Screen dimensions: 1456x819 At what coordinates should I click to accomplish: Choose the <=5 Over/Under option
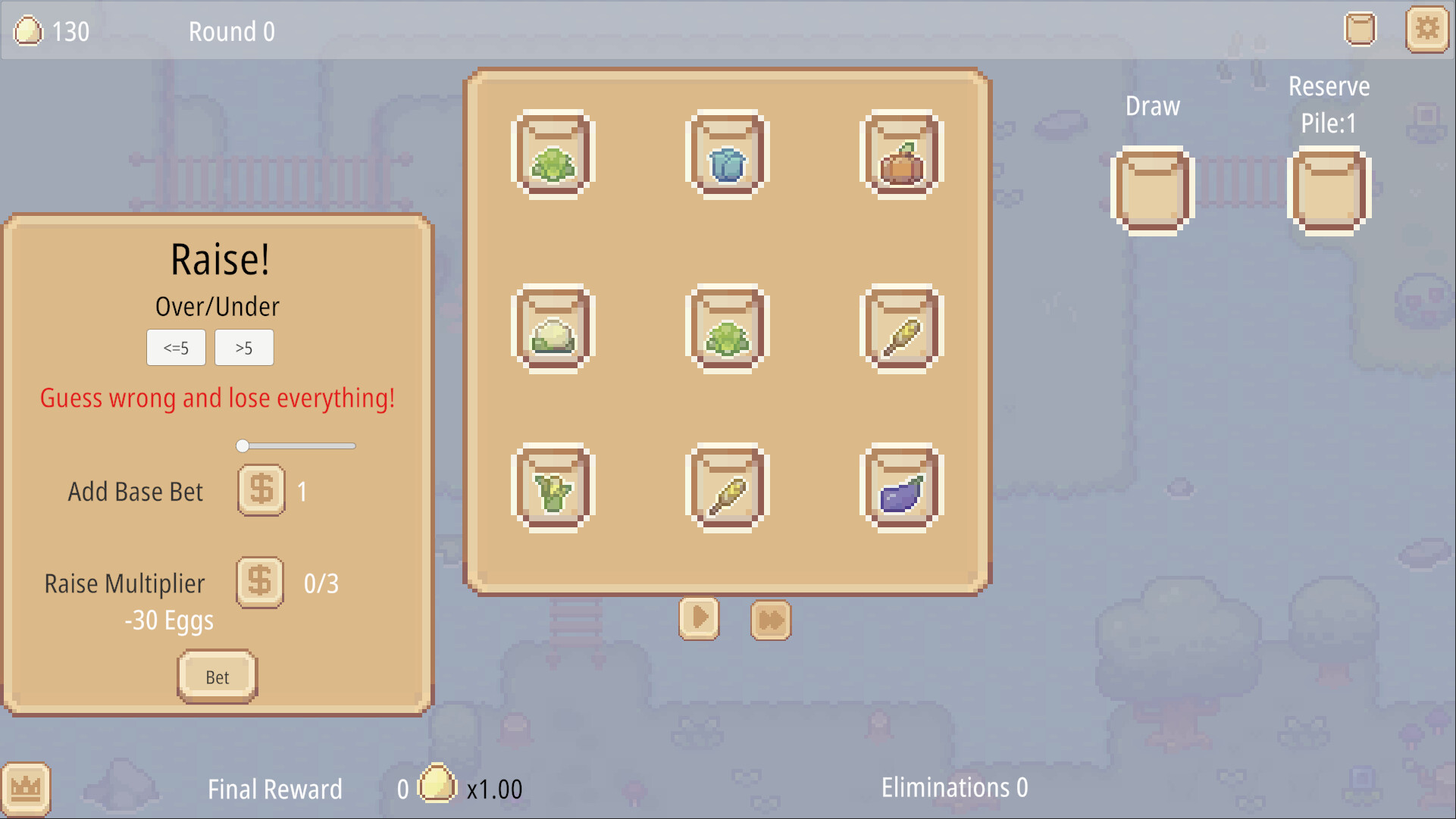176,348
